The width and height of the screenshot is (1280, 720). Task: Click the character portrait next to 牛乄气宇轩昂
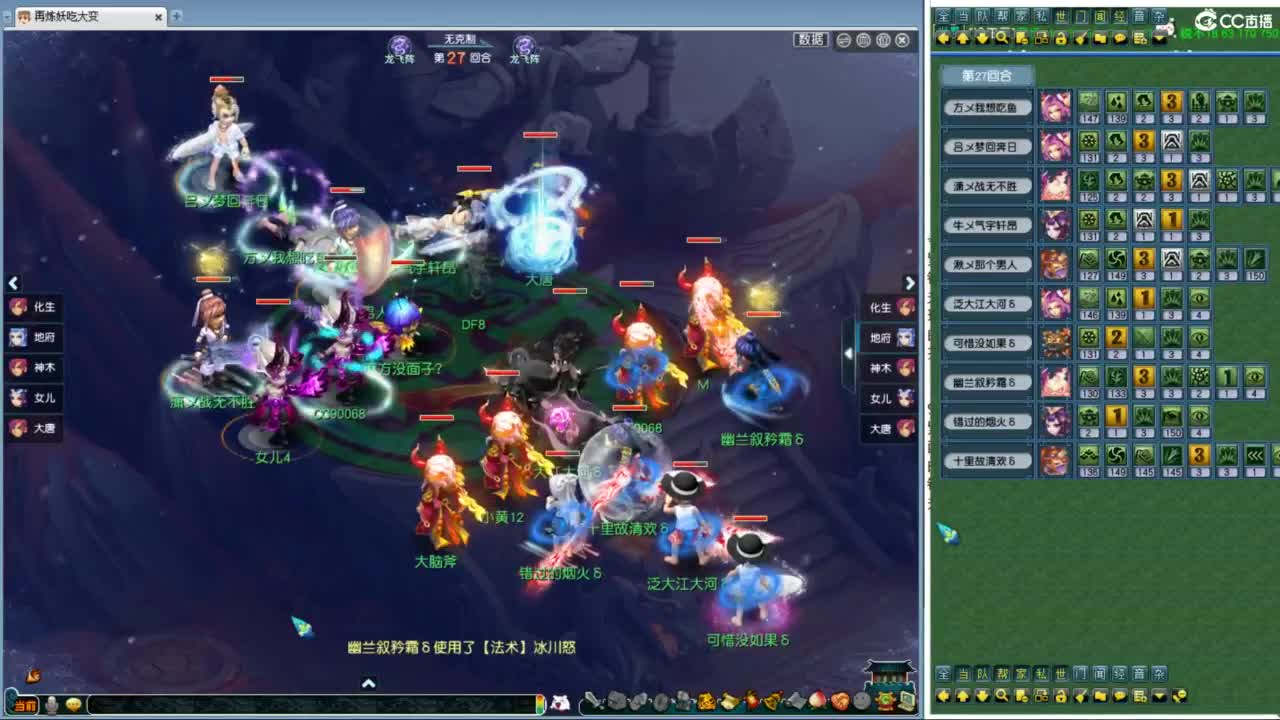[1056, 222]
